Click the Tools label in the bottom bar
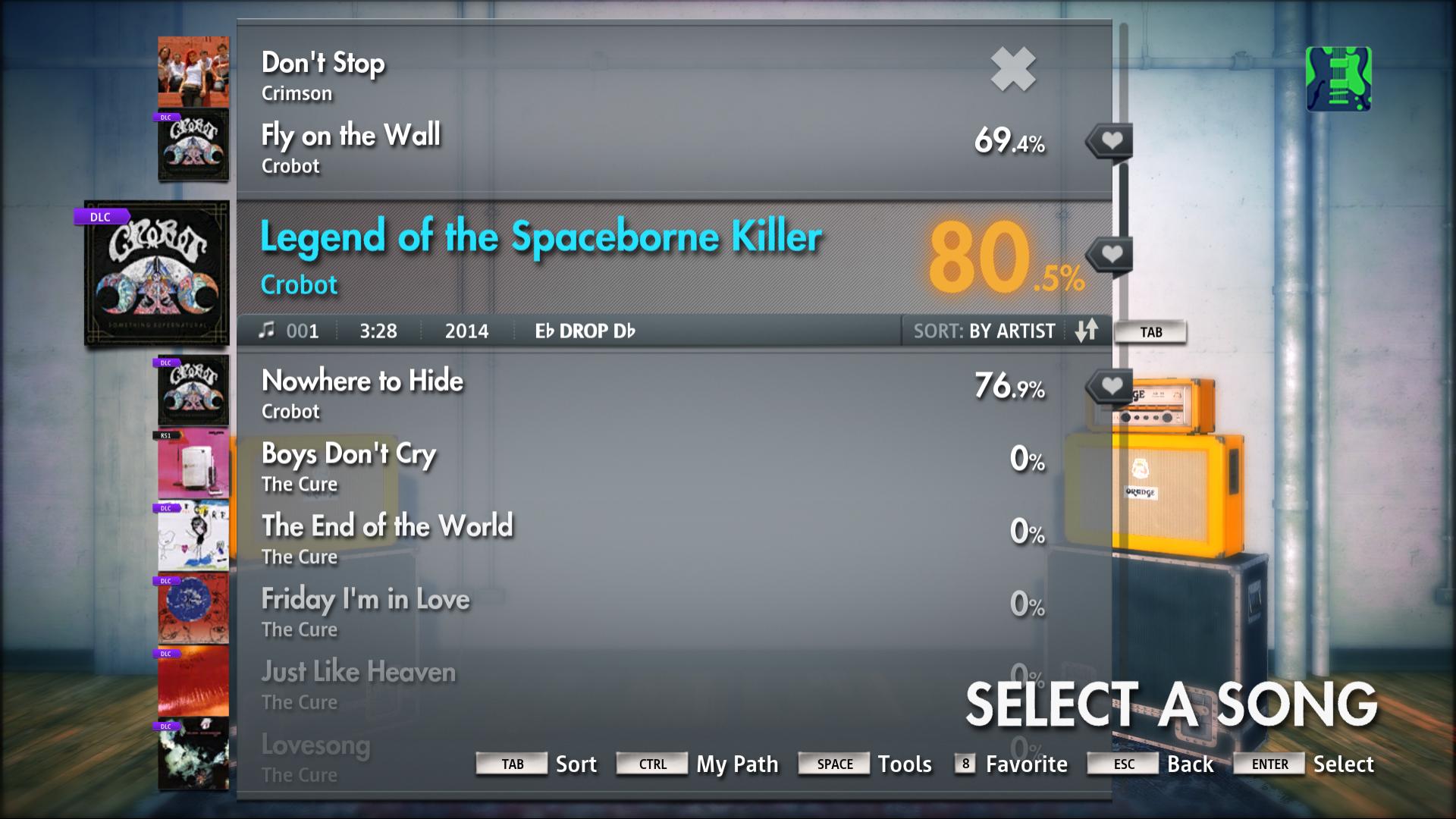Viewport: 1456px width, 819px height. [x=905, y=764]
